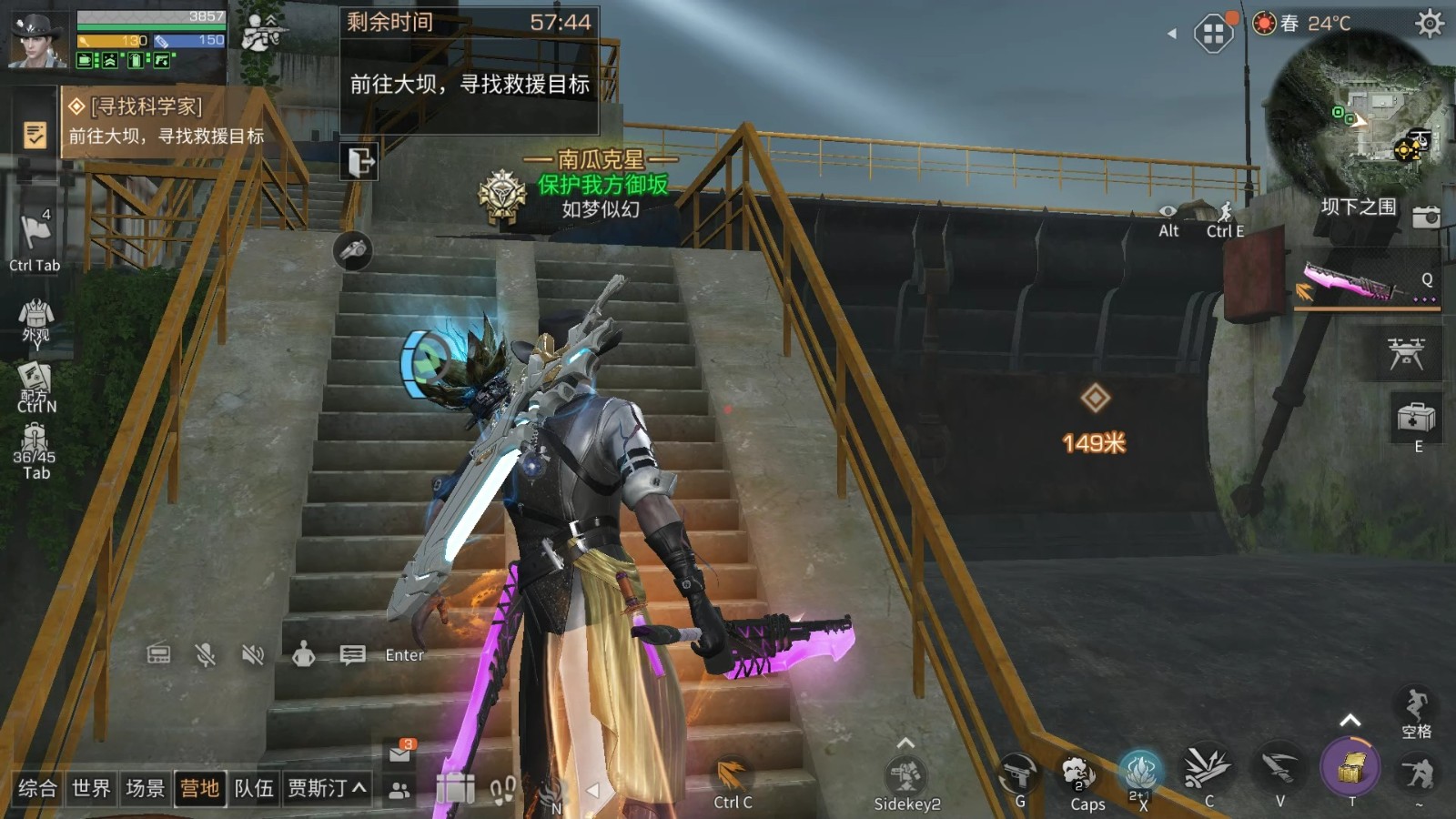The height and width of the screenshot is (819, 1456).
Task: Mute the microphone icon near the chat bar
Action: pos(207,653)
